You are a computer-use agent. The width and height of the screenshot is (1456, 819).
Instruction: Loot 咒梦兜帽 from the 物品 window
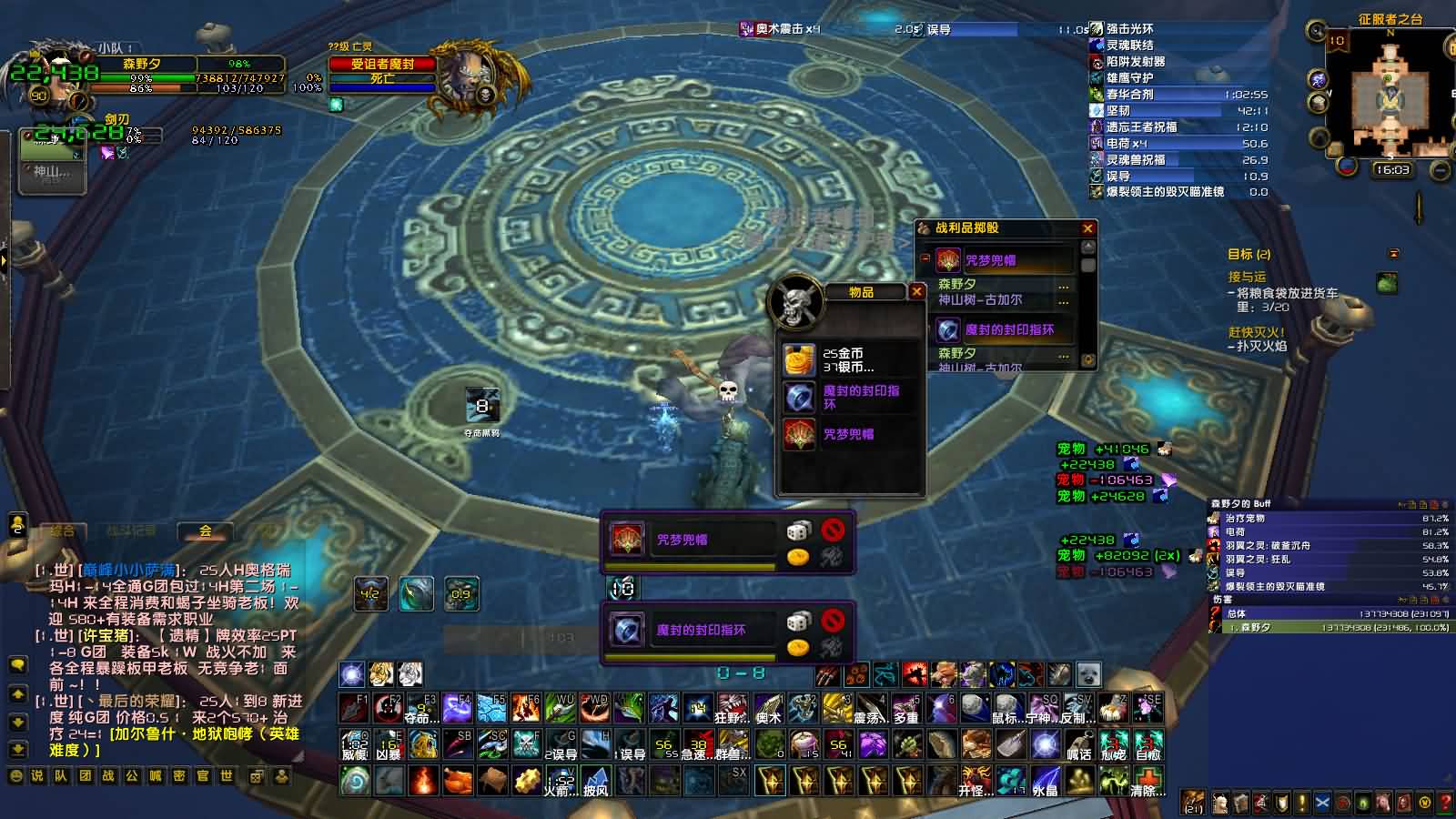click(800, 434)
